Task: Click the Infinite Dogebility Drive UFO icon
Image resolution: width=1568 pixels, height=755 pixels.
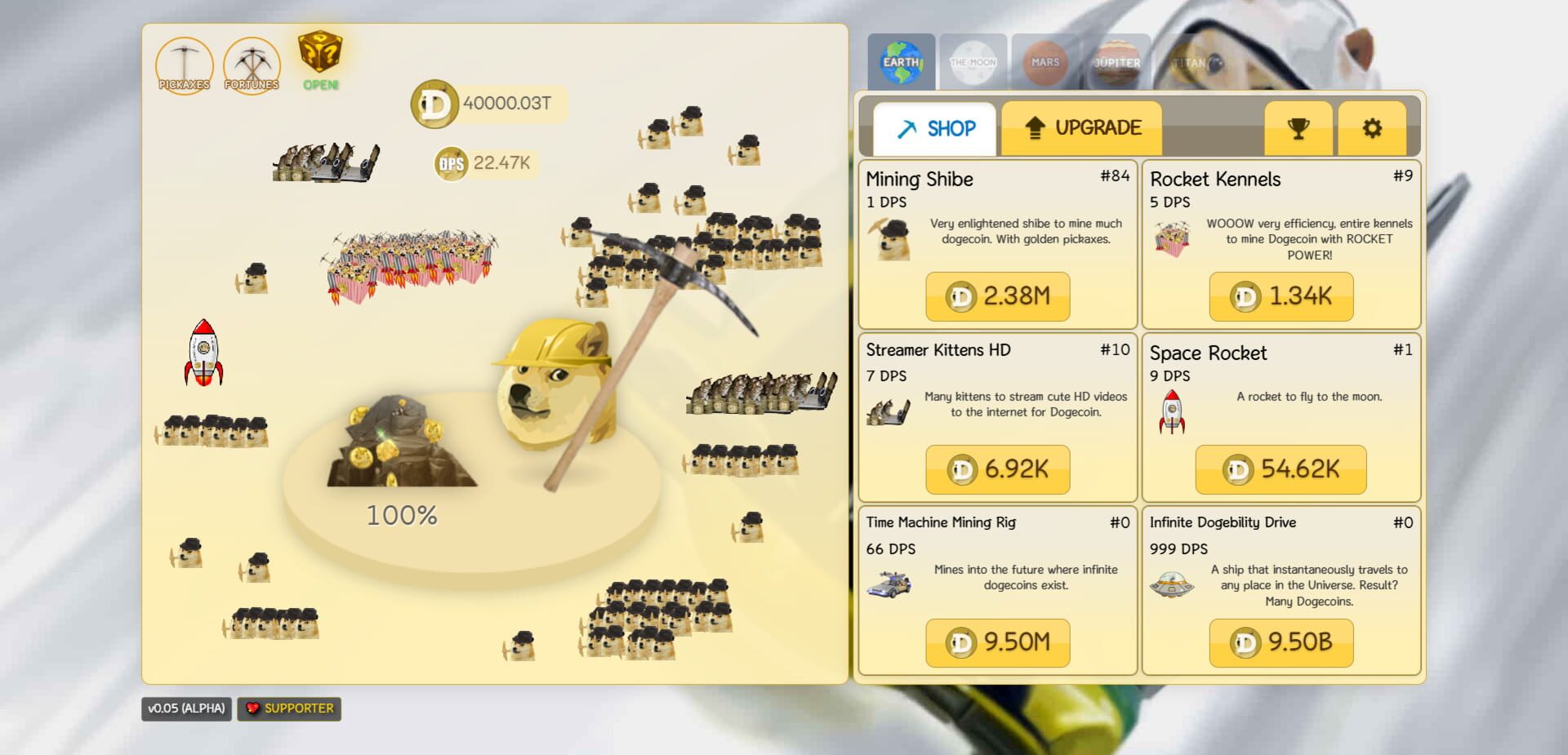Action: 1174,584
